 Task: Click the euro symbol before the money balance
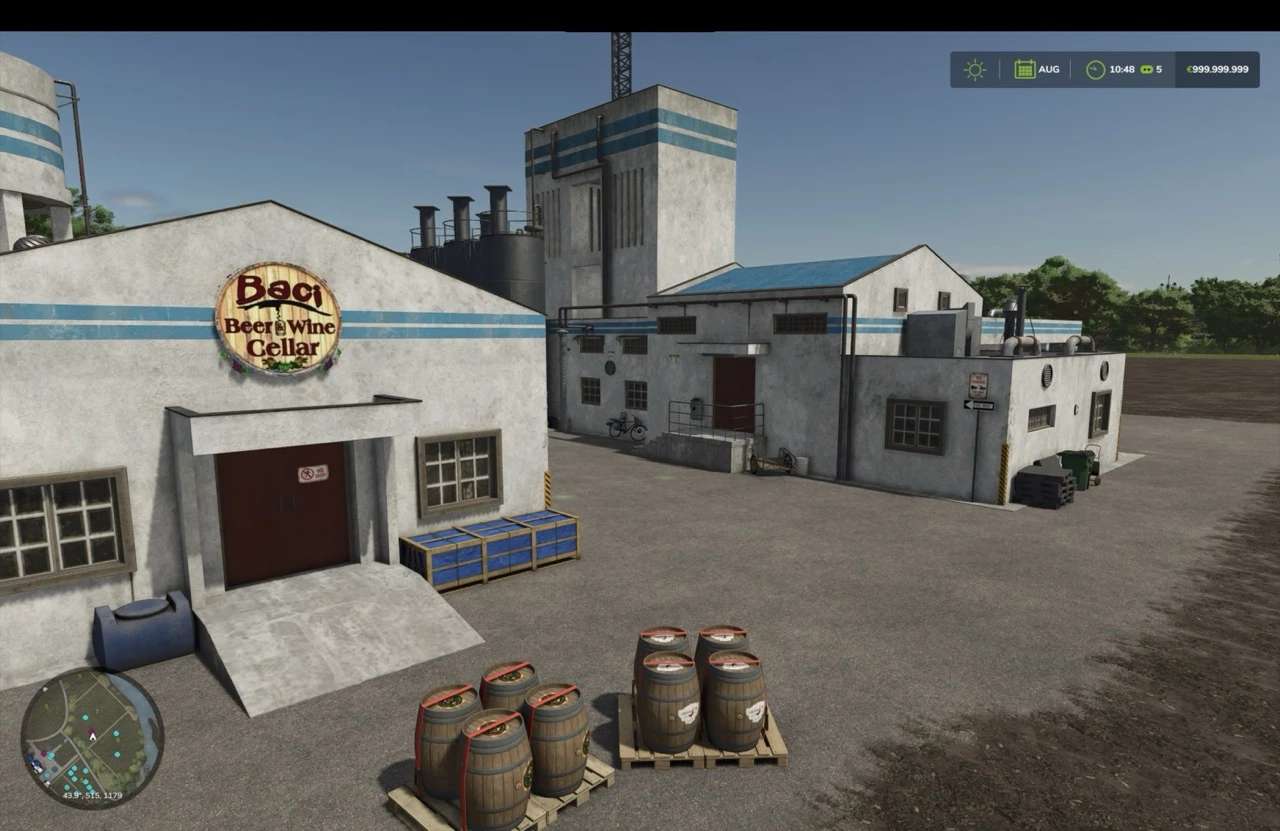[x=1190, y=69]
